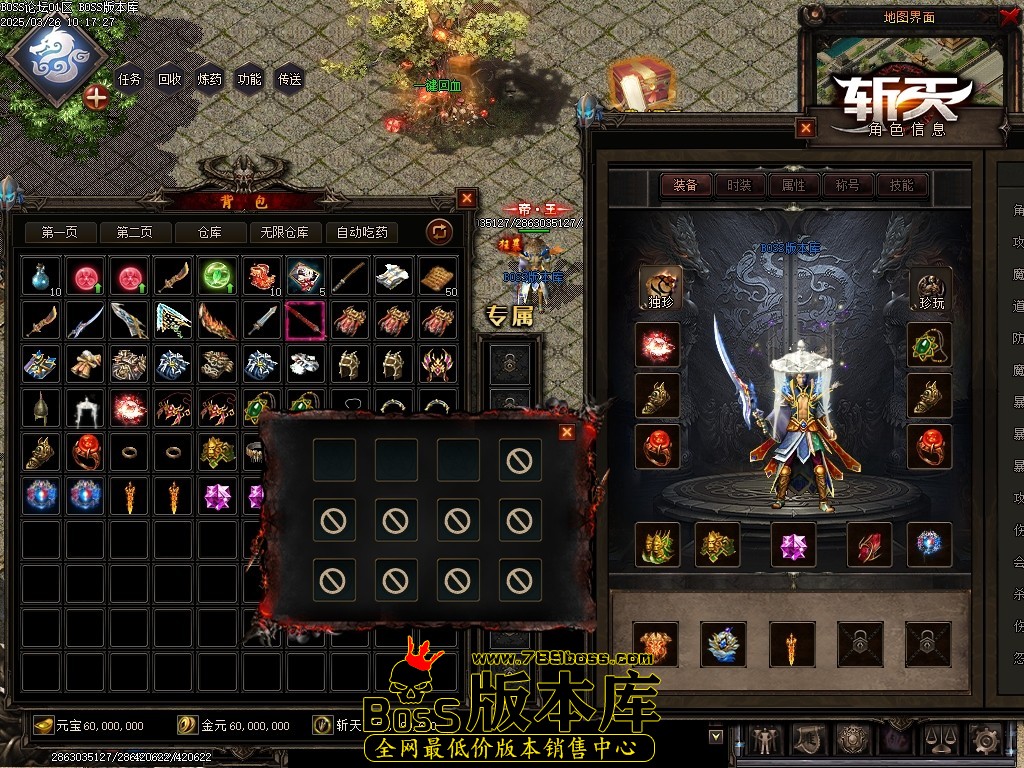Image resolution: width=1024 pixels, height=768 pixels.
Task: Click the 传送 teleport button
Action: tap(289, 79)
